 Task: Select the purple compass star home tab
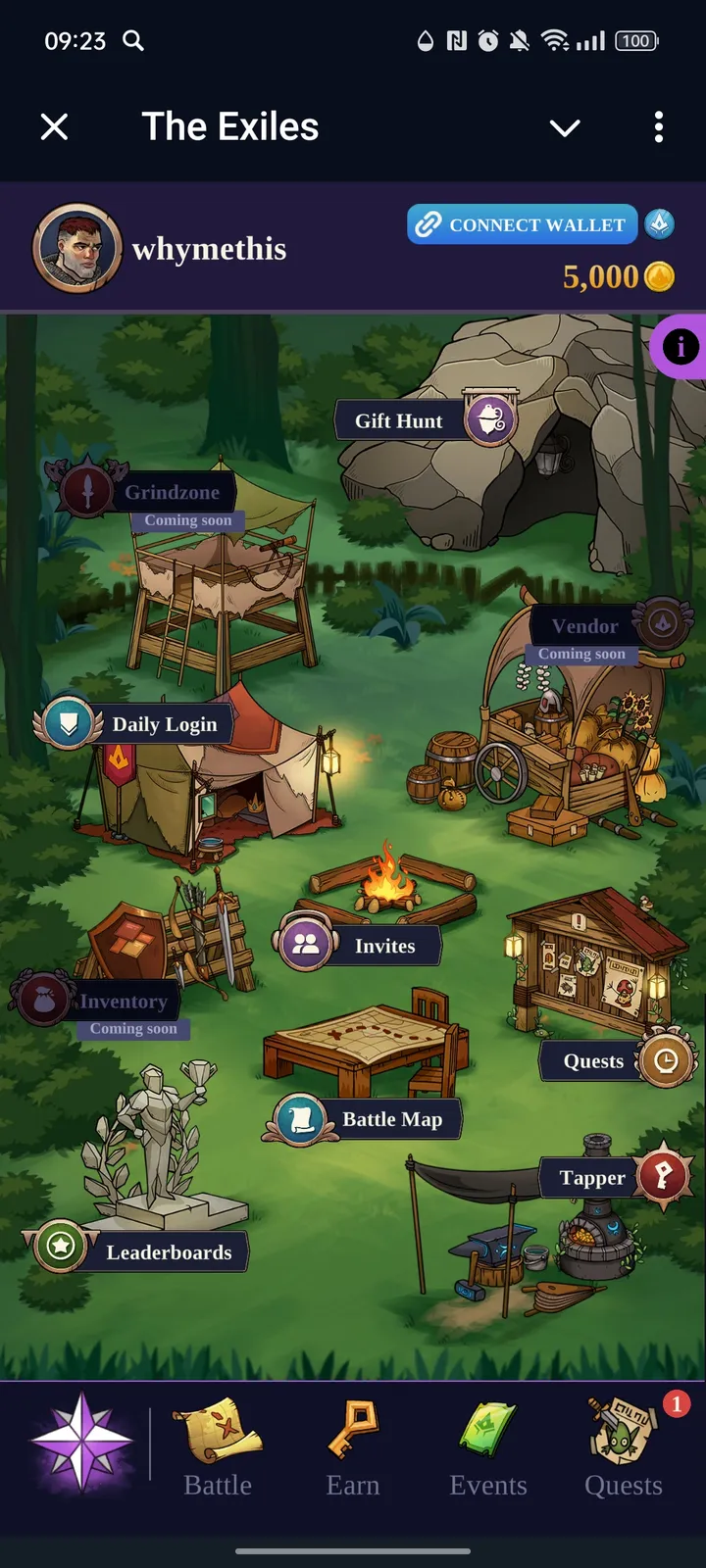click(82, 1443)
